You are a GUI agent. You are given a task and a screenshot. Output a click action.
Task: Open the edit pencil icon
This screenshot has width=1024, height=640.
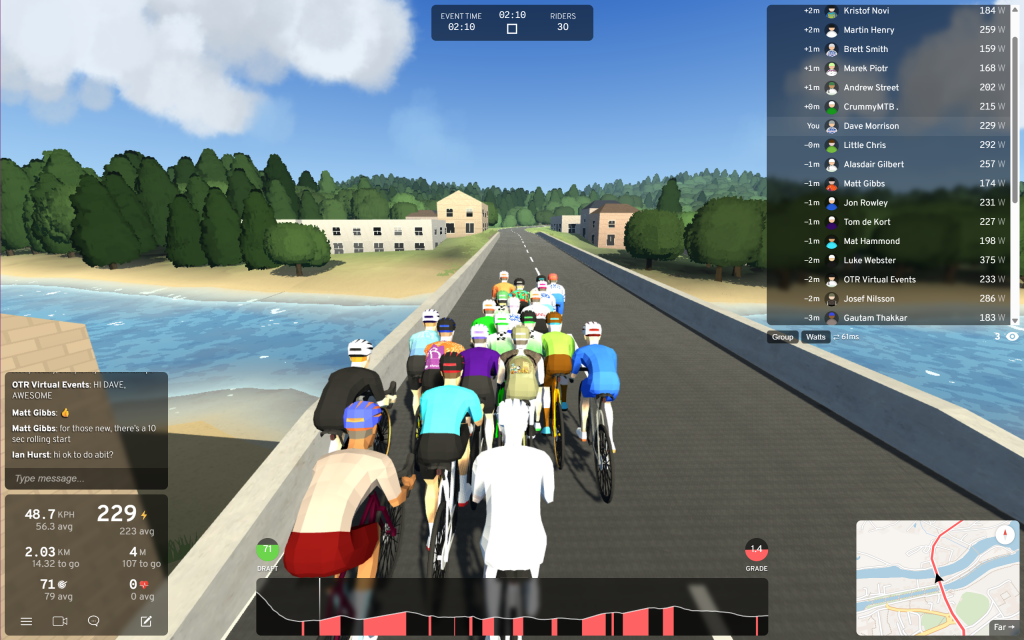146,621
